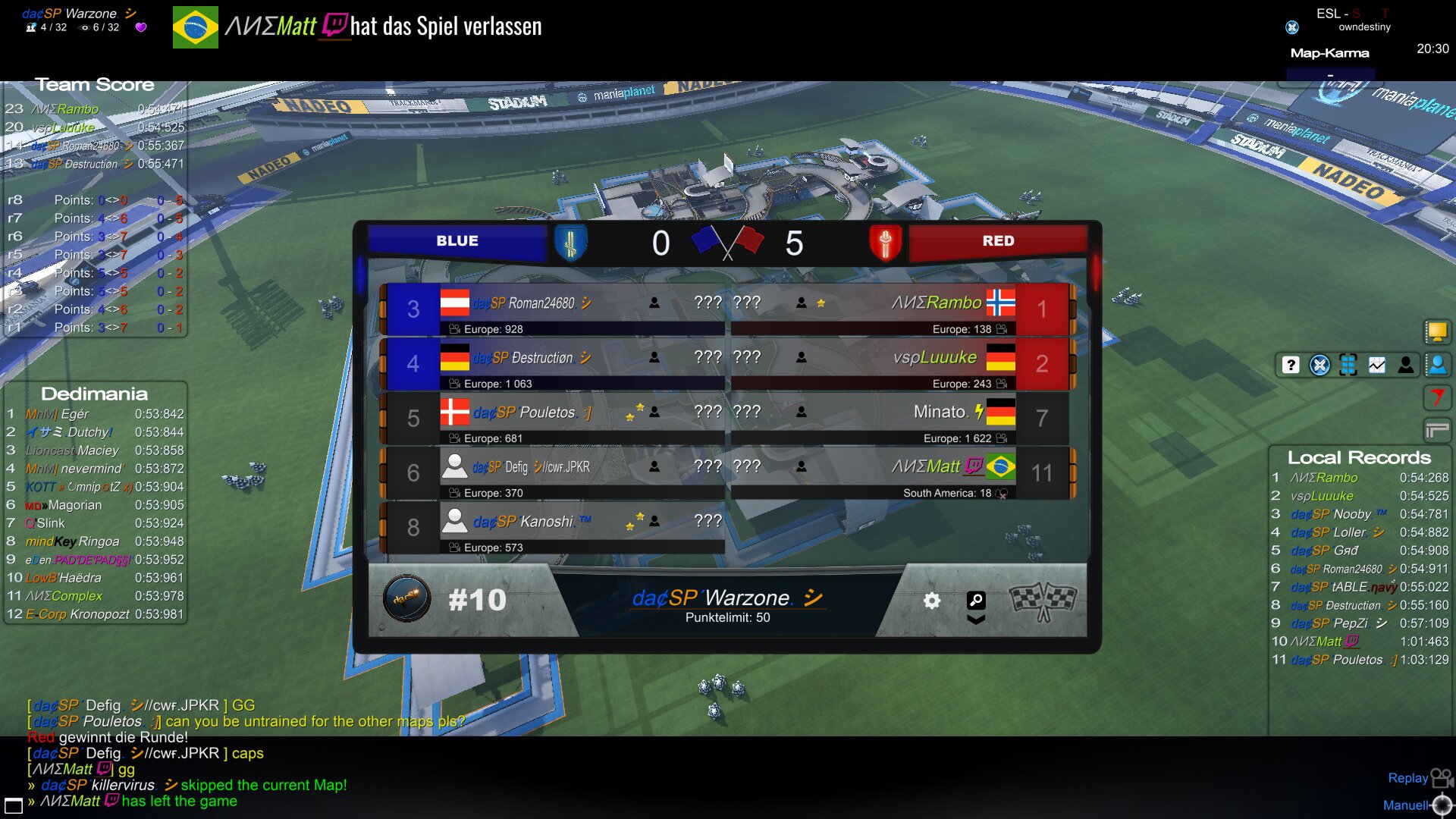Expand the scoreboard with the down chevron
This screenshot has width=1456, height=819.
976,620
